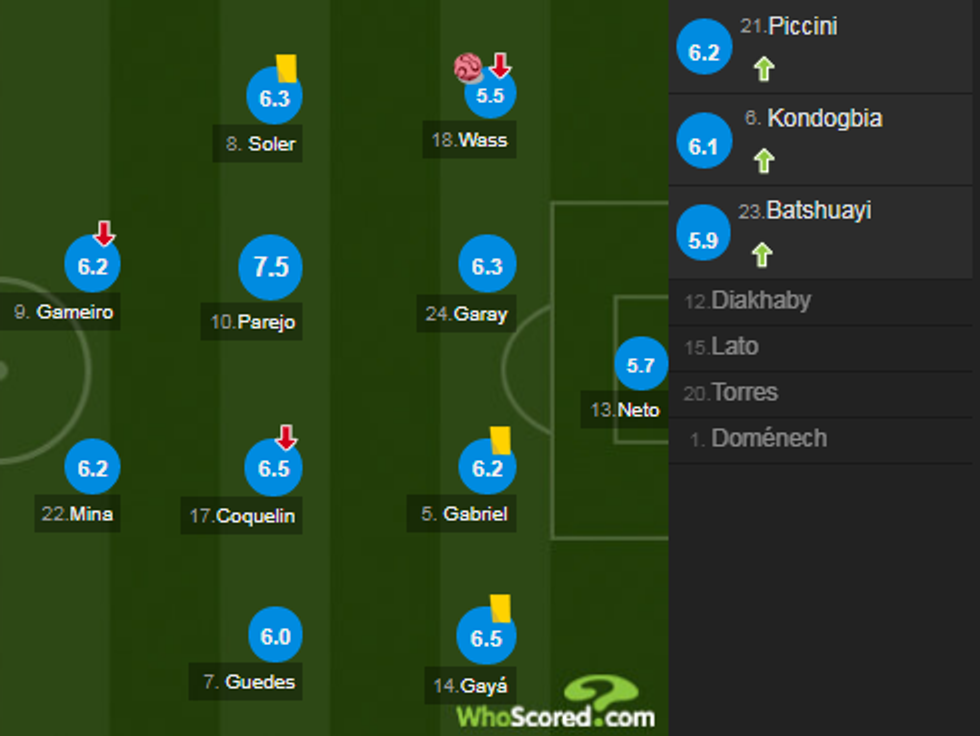Choose Guedes player marker
980x736 pixels.
[276, 637]
